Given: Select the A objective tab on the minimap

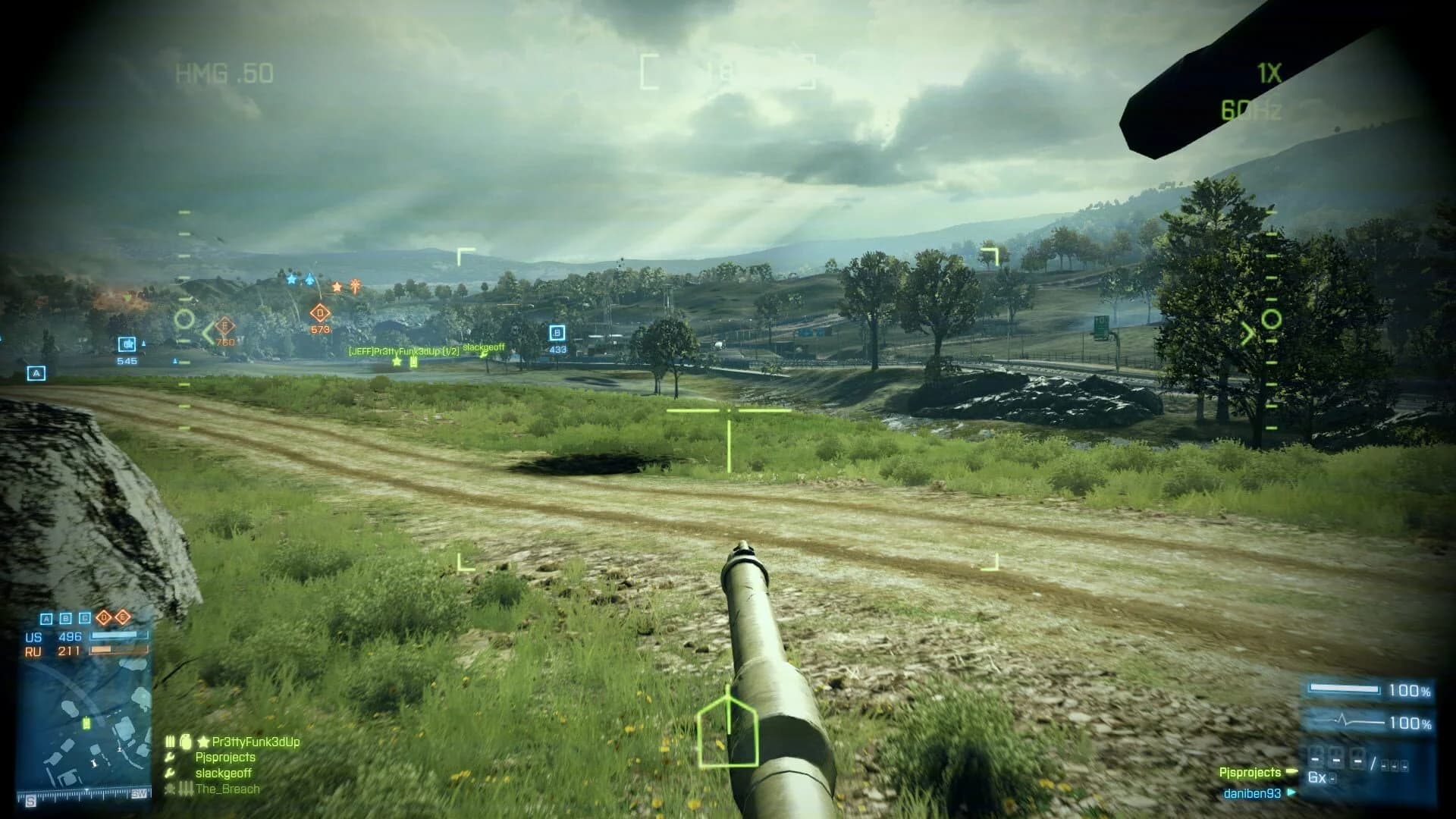Looking at the screenshot, I should pos(46,619).
